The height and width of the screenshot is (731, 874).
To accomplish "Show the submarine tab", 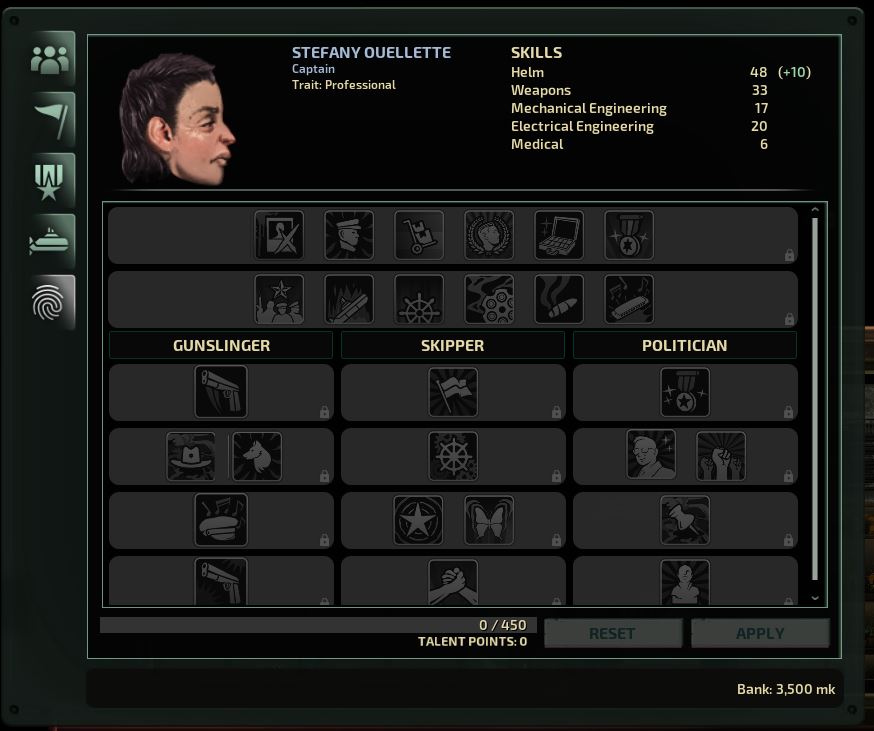I will pos(51,242).
